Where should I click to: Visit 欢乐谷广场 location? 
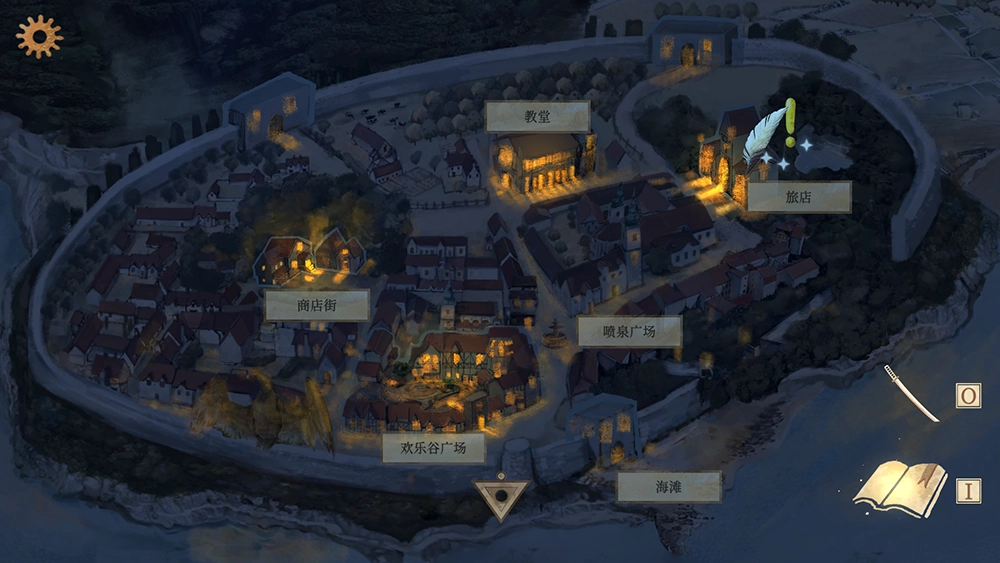(433, 447)
